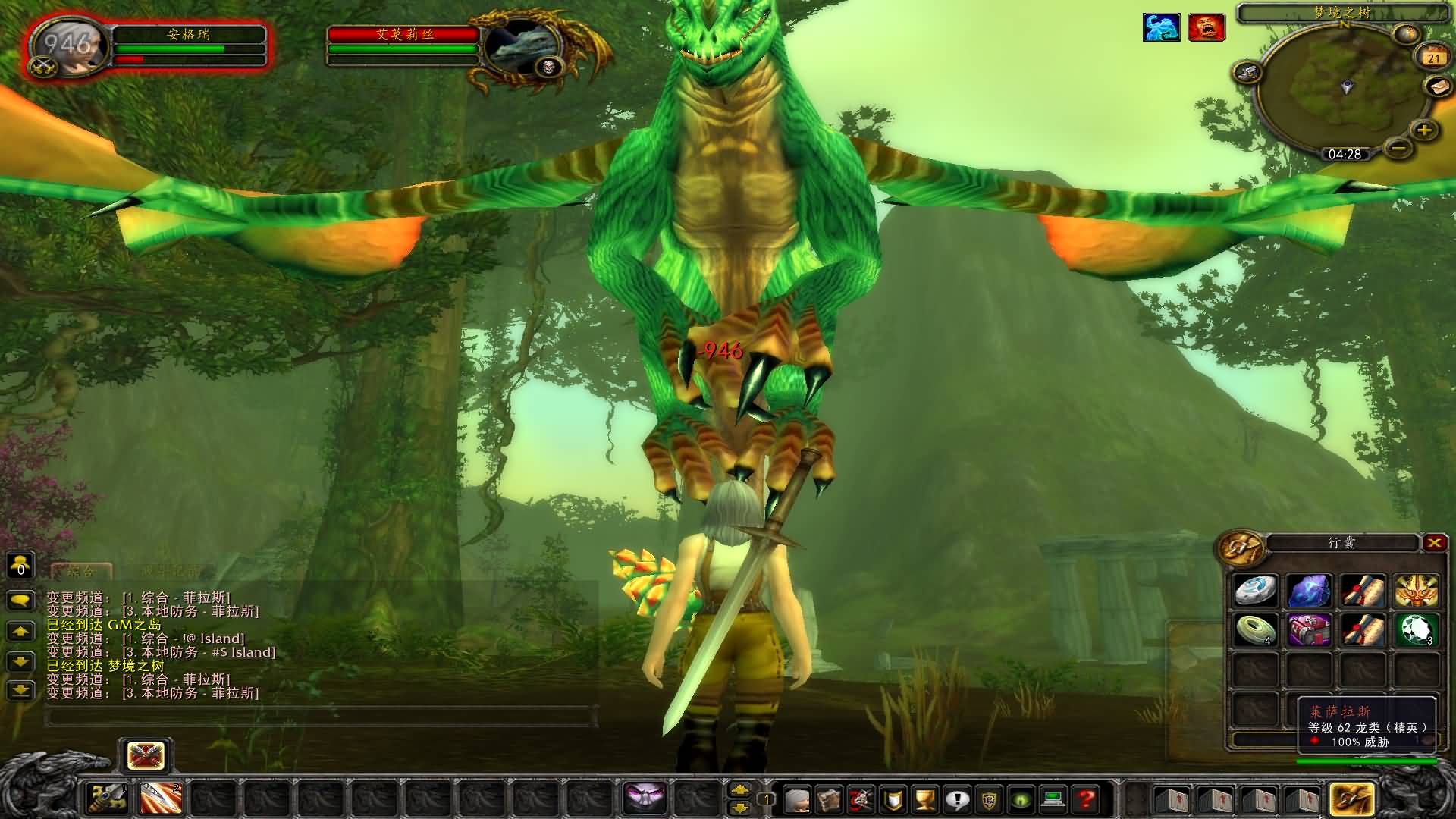The width and height of the screenshot is (1456, 819).
Task: Click the red shouting face buff icon
Action: (x=1207, y=27)
